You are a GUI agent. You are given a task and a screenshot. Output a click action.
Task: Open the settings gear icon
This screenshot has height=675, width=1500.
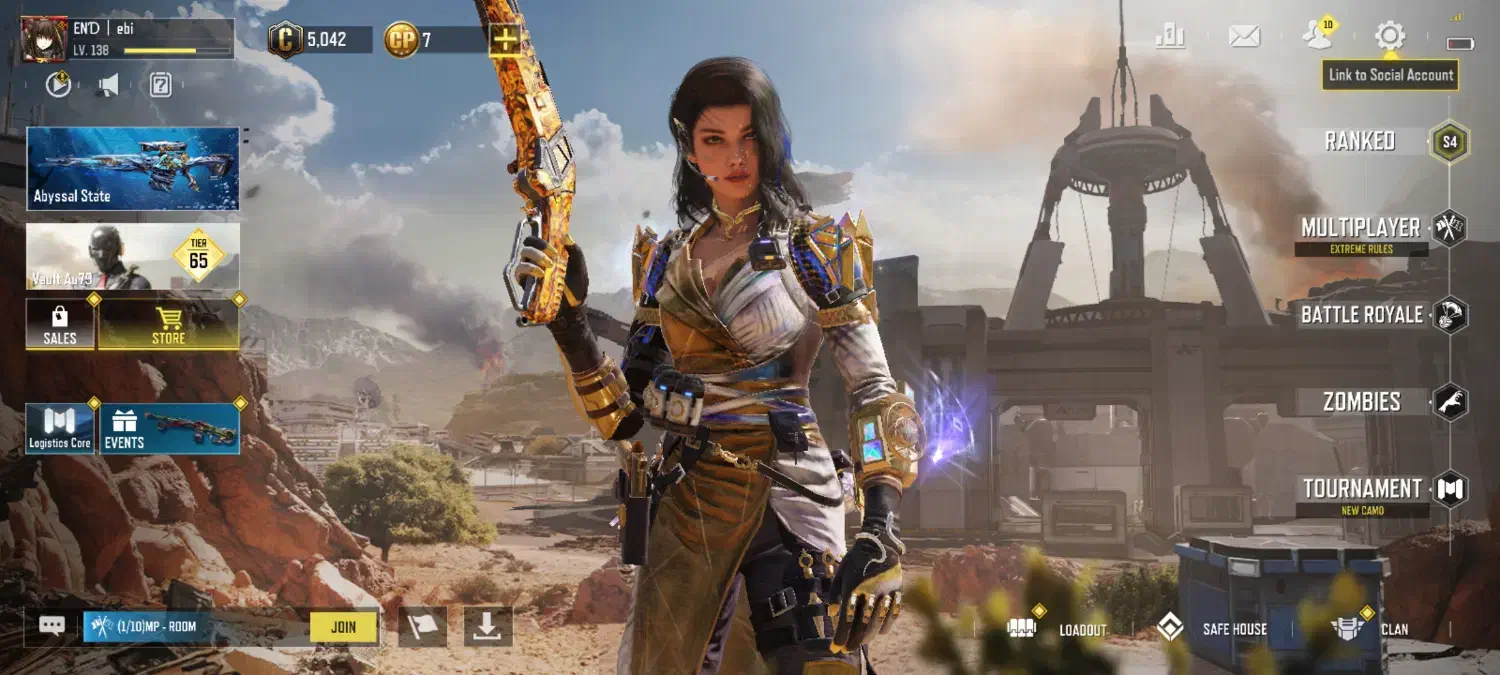[x=1389, y=37]
